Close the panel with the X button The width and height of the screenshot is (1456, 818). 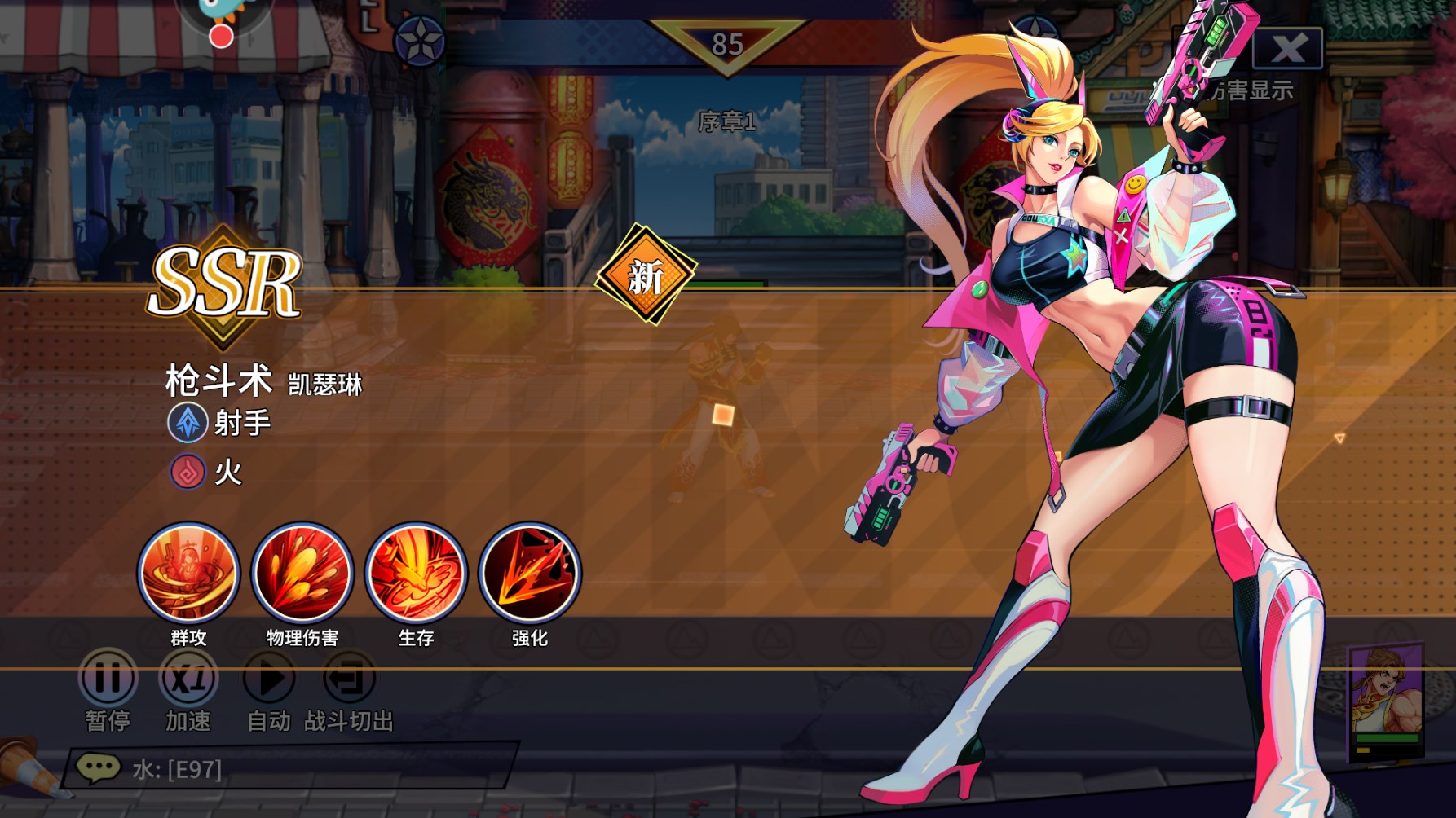click(1287, 48)
